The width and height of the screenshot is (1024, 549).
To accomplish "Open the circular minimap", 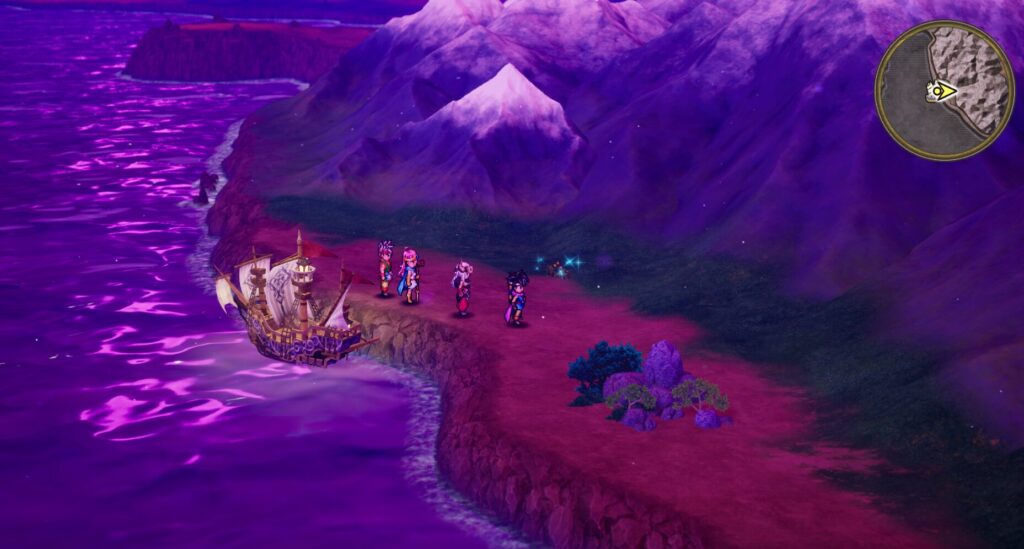I will click(x=944, y=91).
